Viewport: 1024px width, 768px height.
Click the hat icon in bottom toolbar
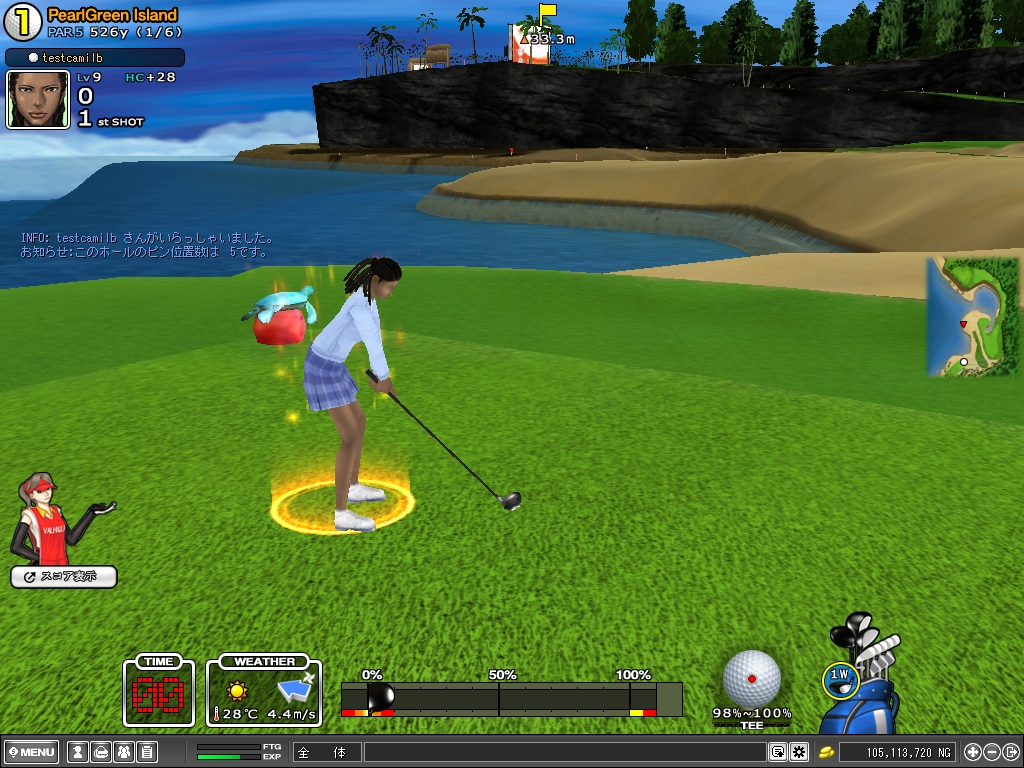(x=100, y=752)
